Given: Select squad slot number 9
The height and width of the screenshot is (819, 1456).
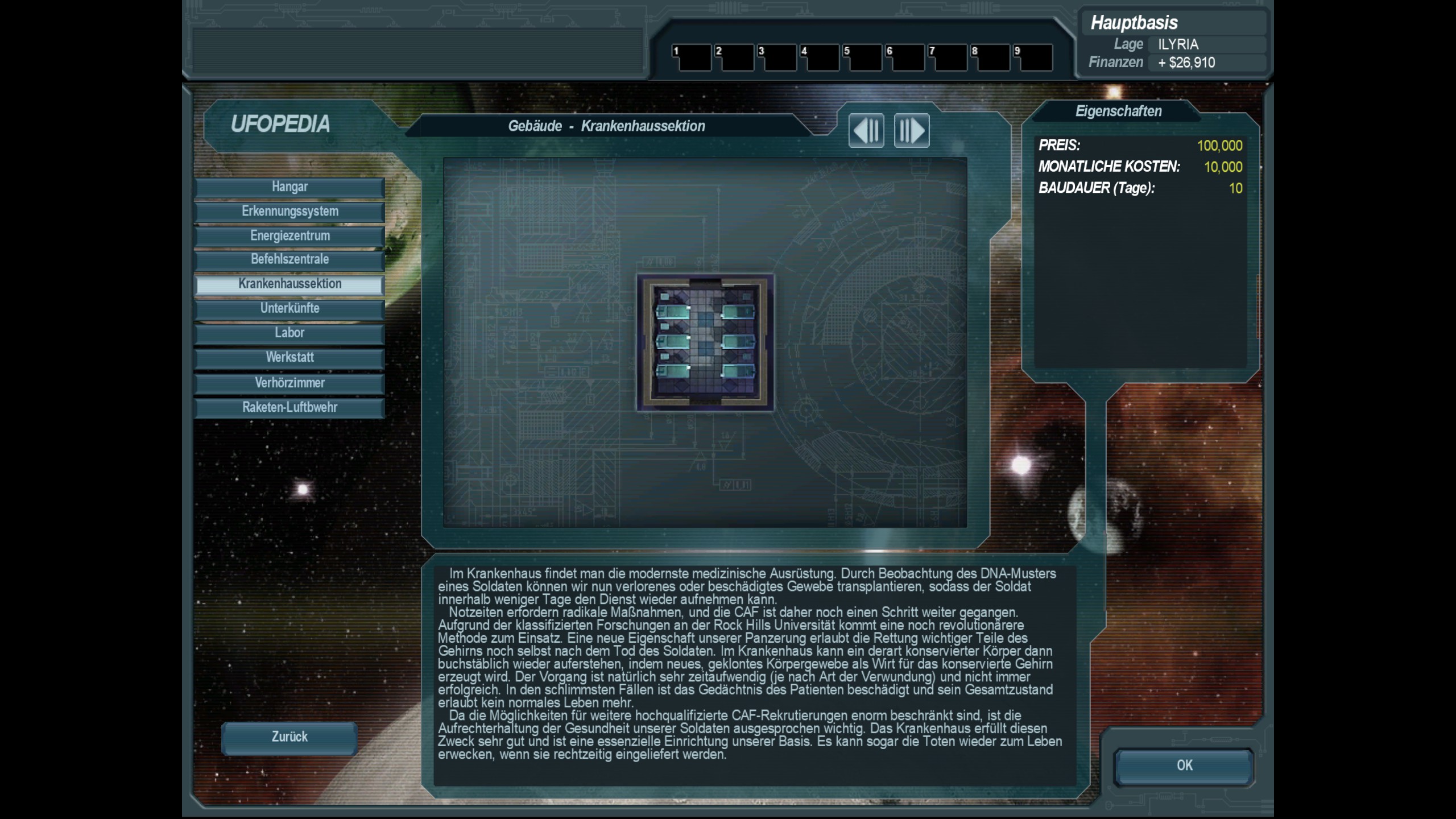Looking at the screenshot, I should [1033, 57].
